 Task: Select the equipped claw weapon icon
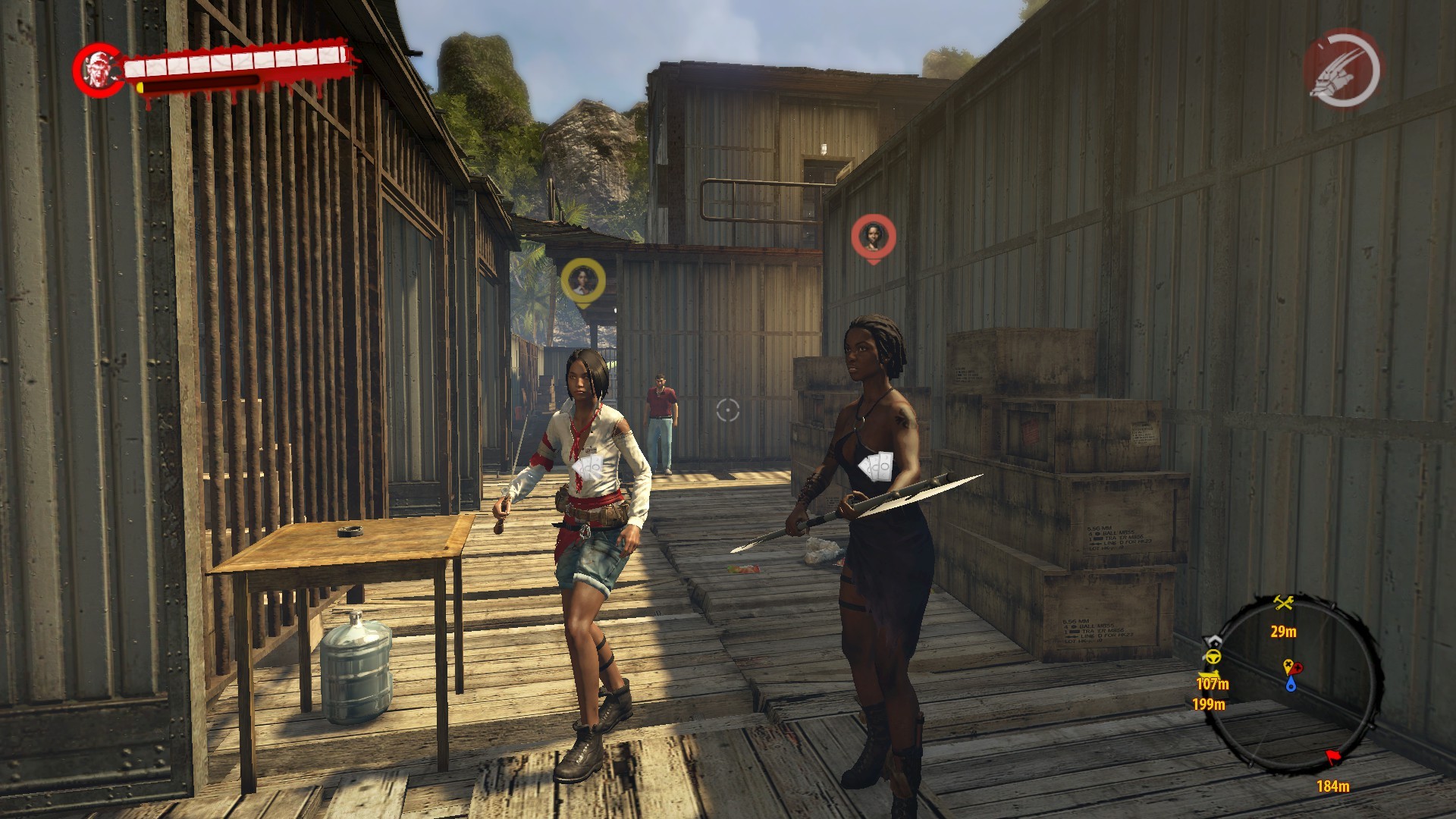[1342, 70]
